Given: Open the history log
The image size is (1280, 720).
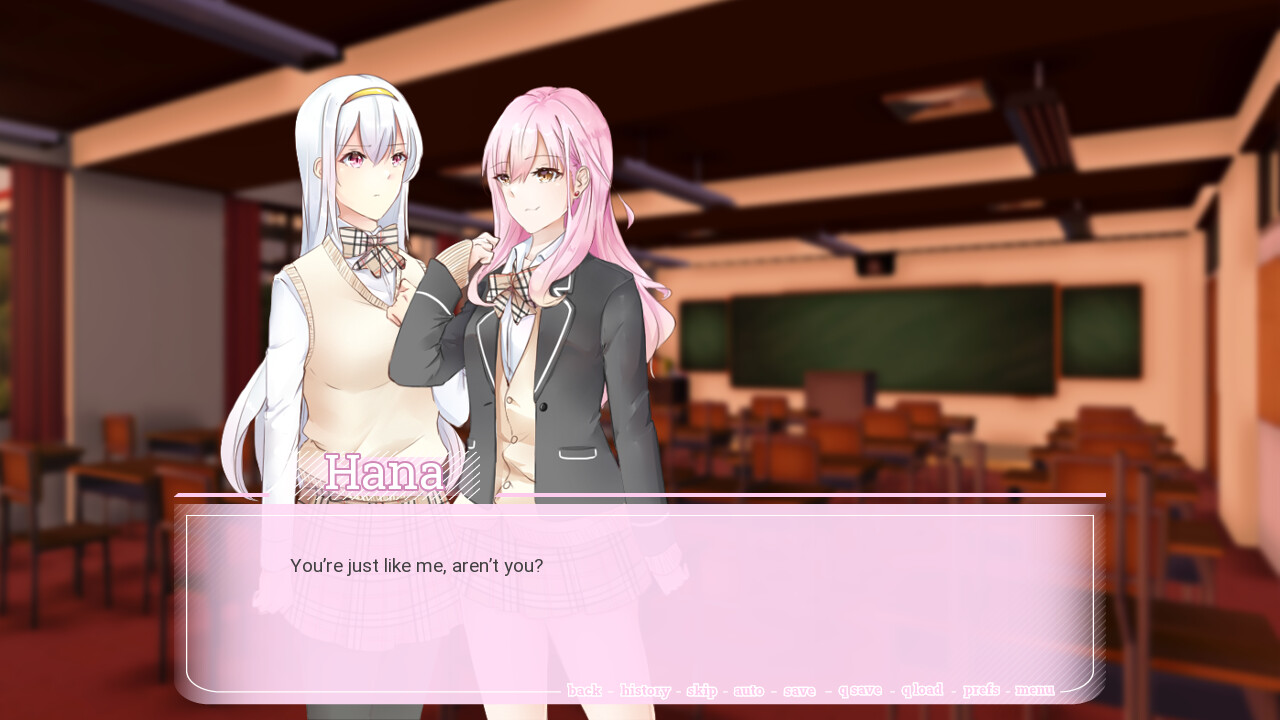Looking at the screenshot, I should coord(645,690).
